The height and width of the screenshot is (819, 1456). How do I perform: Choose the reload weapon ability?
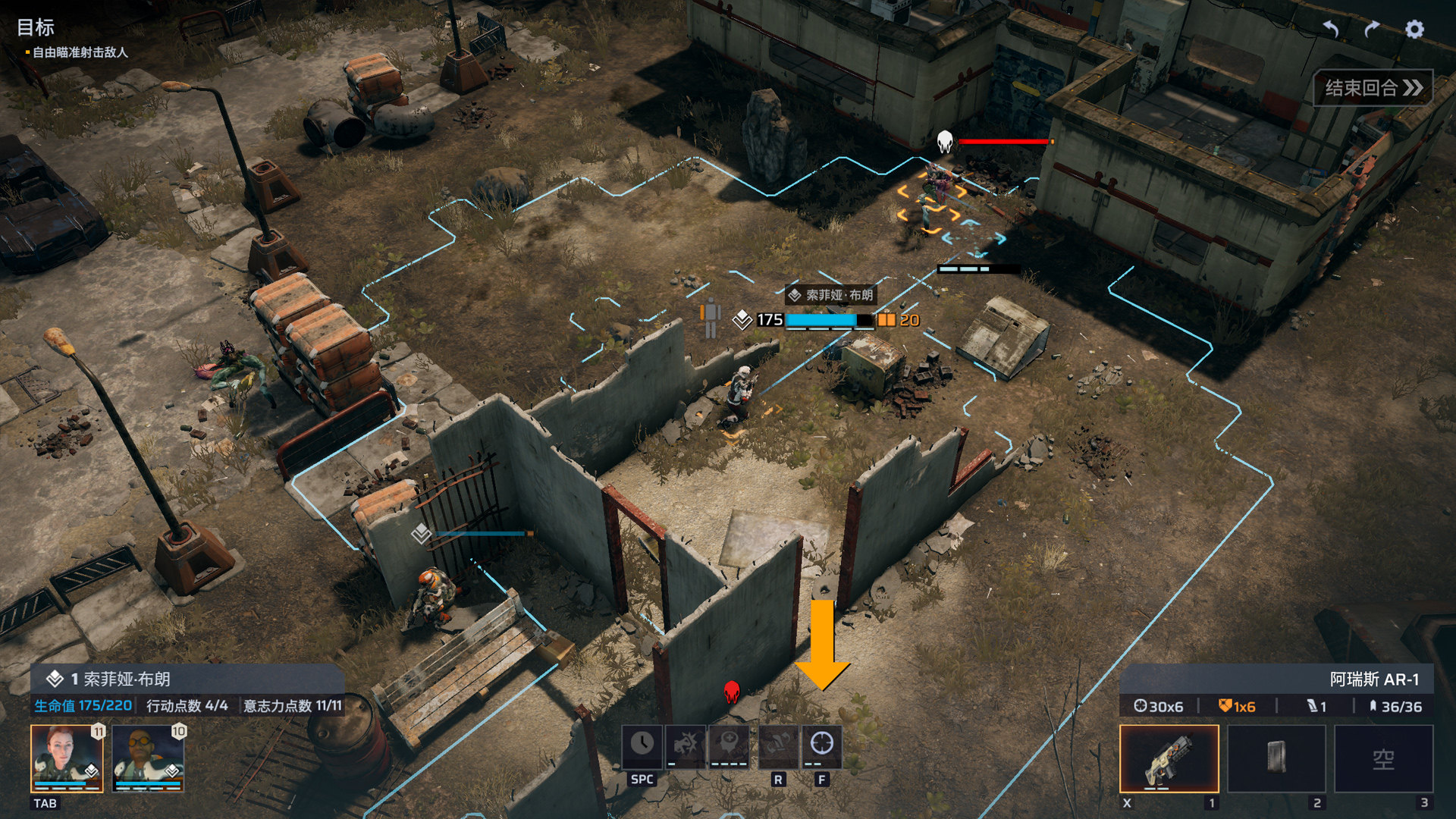(778, 745)
